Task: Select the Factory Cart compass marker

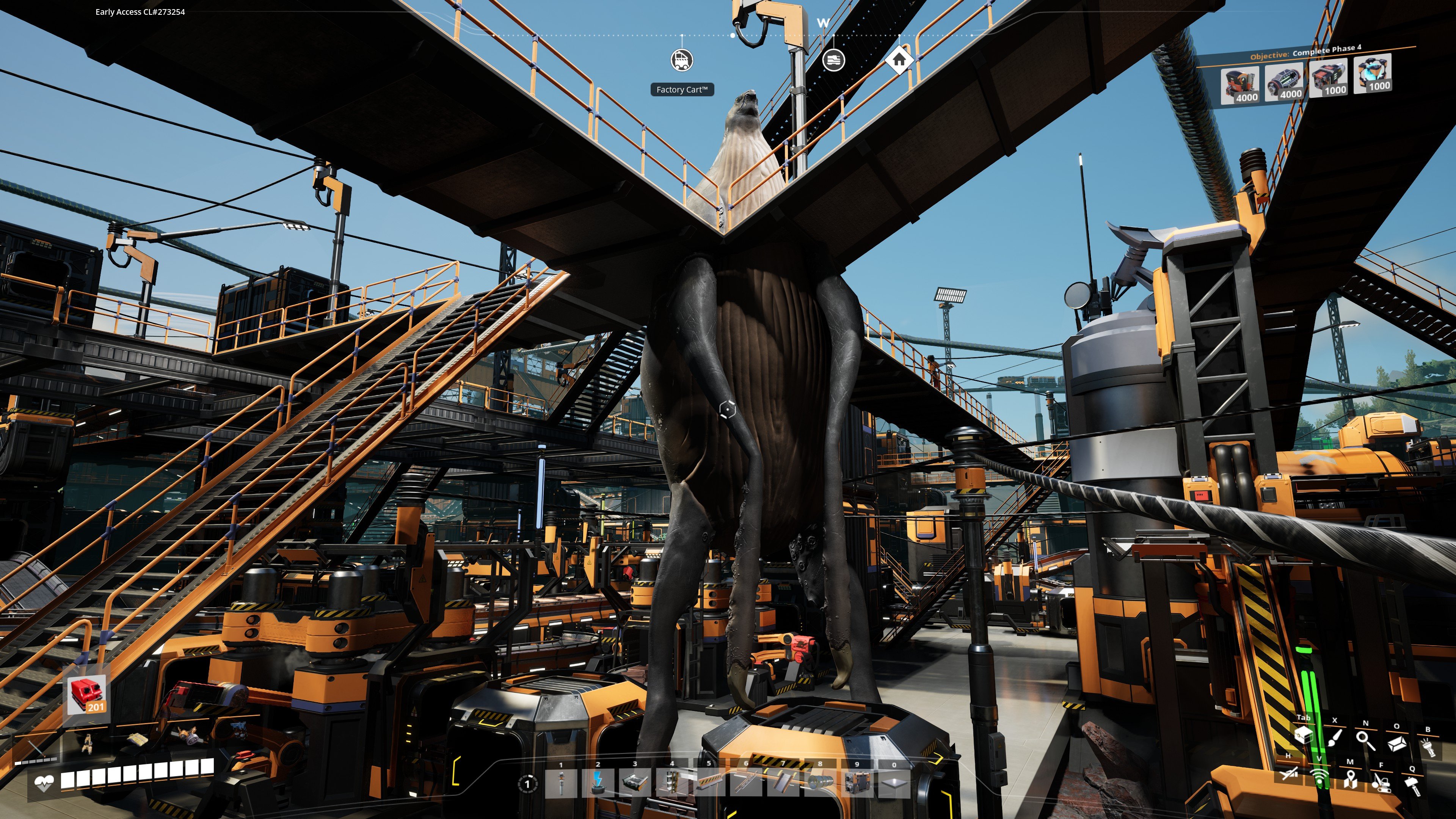Action: pyautogui.click(x=682, y=60)
